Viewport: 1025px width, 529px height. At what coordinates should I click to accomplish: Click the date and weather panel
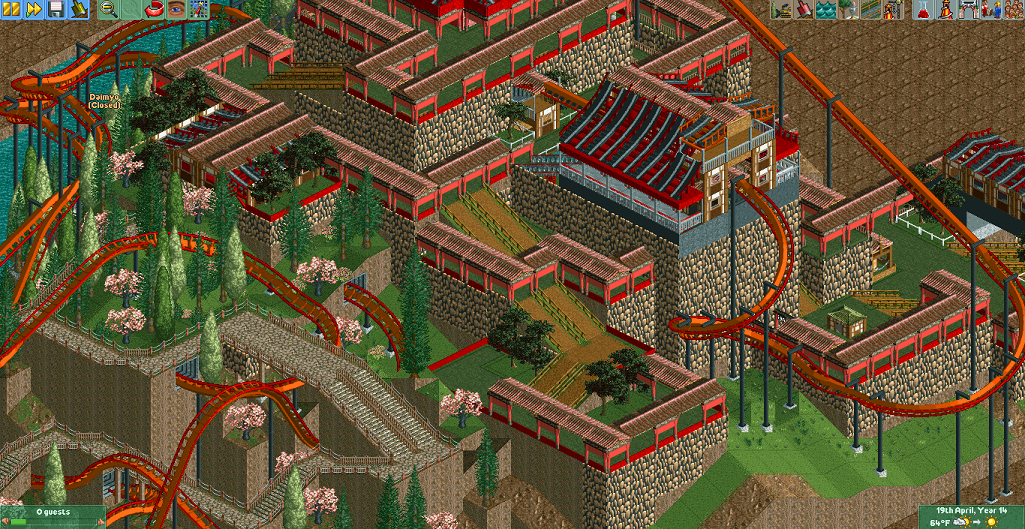pos(971,516)
